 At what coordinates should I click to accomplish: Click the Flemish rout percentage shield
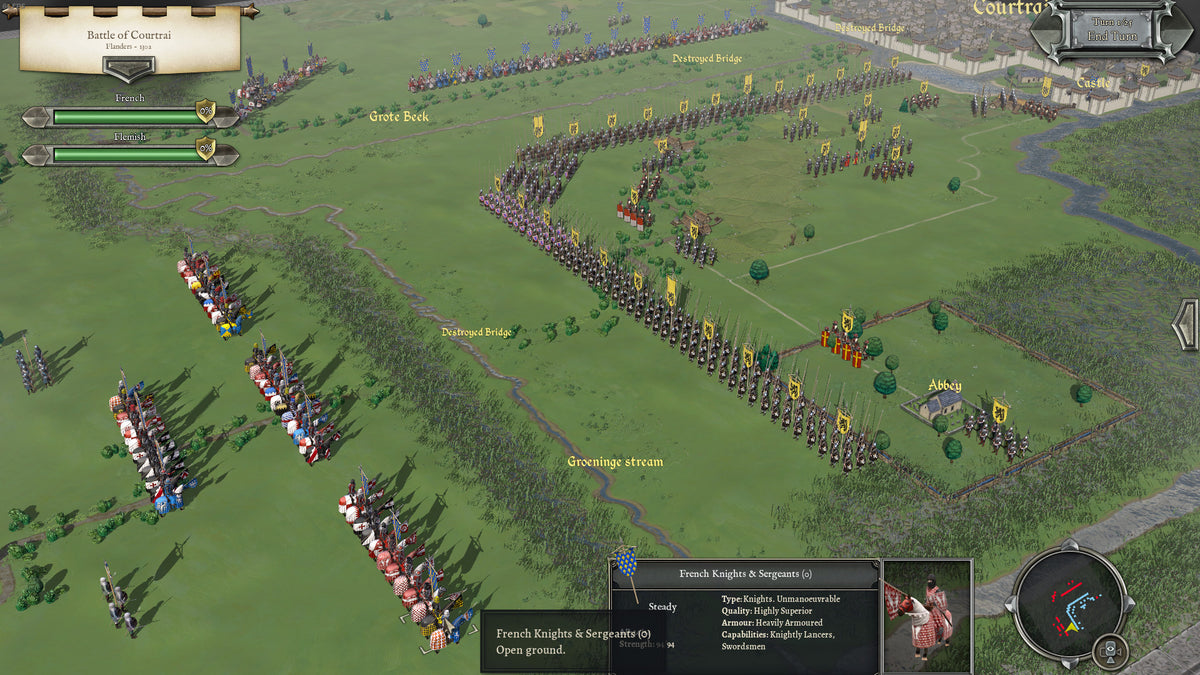click(x=205, y=150)
